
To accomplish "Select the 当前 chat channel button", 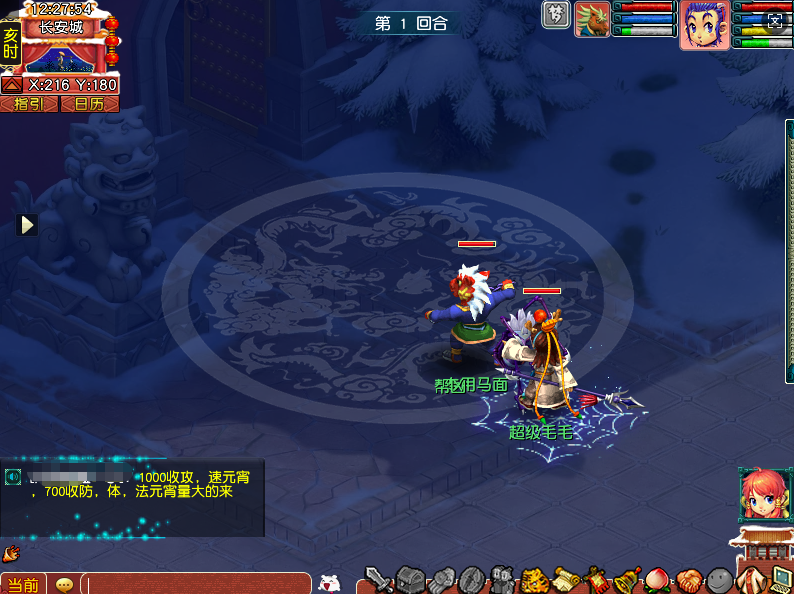I will (23, 584).
